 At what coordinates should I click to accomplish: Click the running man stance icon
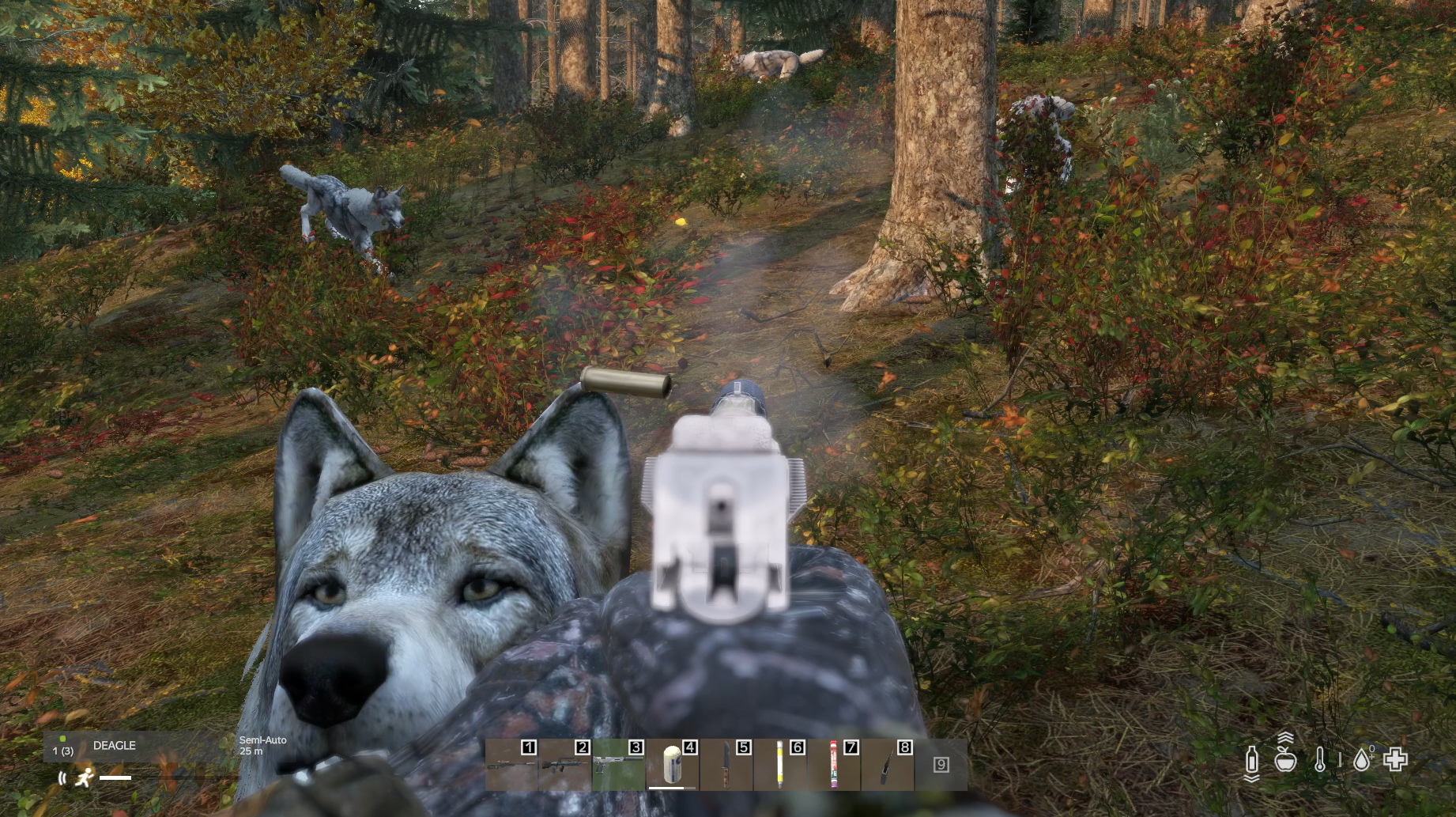(x=83, y=778)
